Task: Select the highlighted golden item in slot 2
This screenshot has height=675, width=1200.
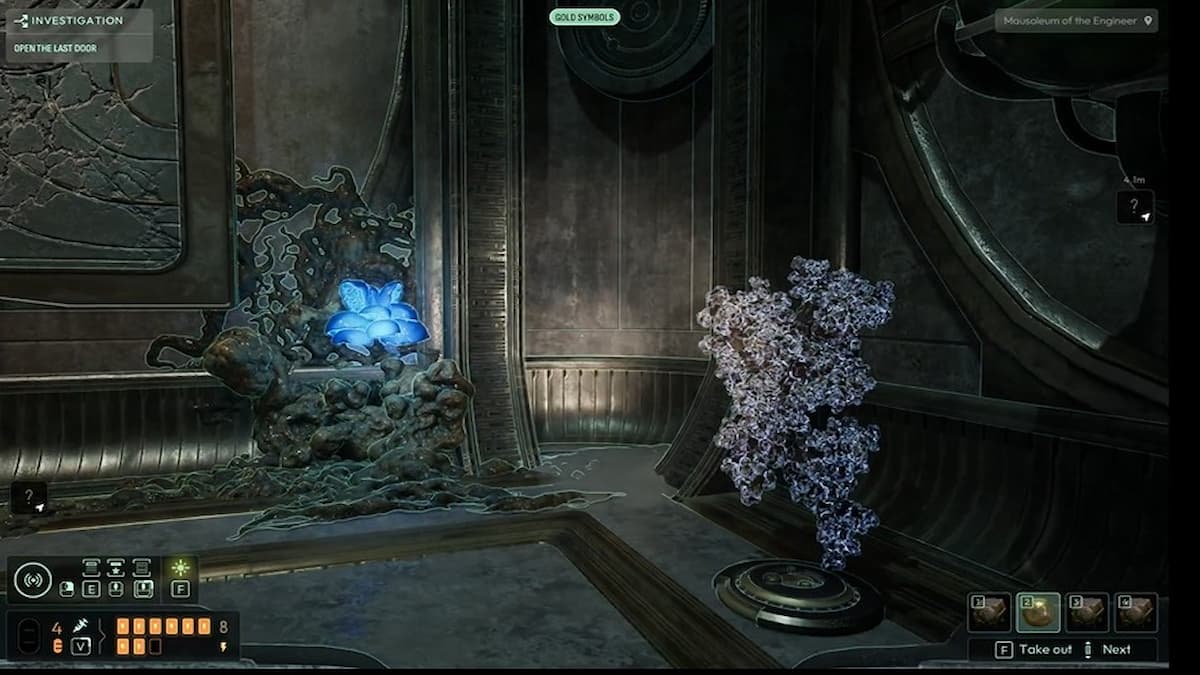Action: coord(1038,612)
